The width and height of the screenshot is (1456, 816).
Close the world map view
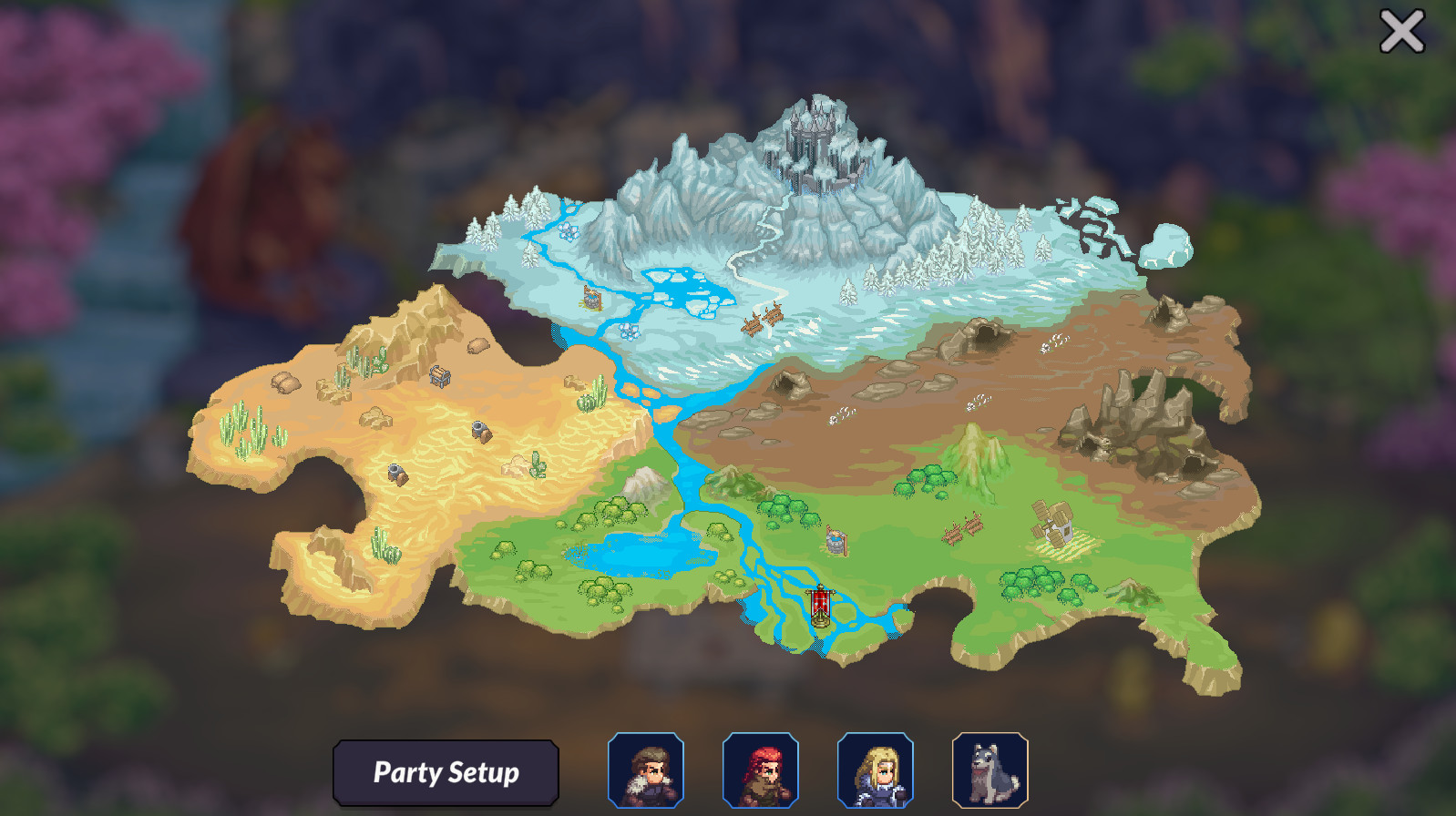(1400, 30)
